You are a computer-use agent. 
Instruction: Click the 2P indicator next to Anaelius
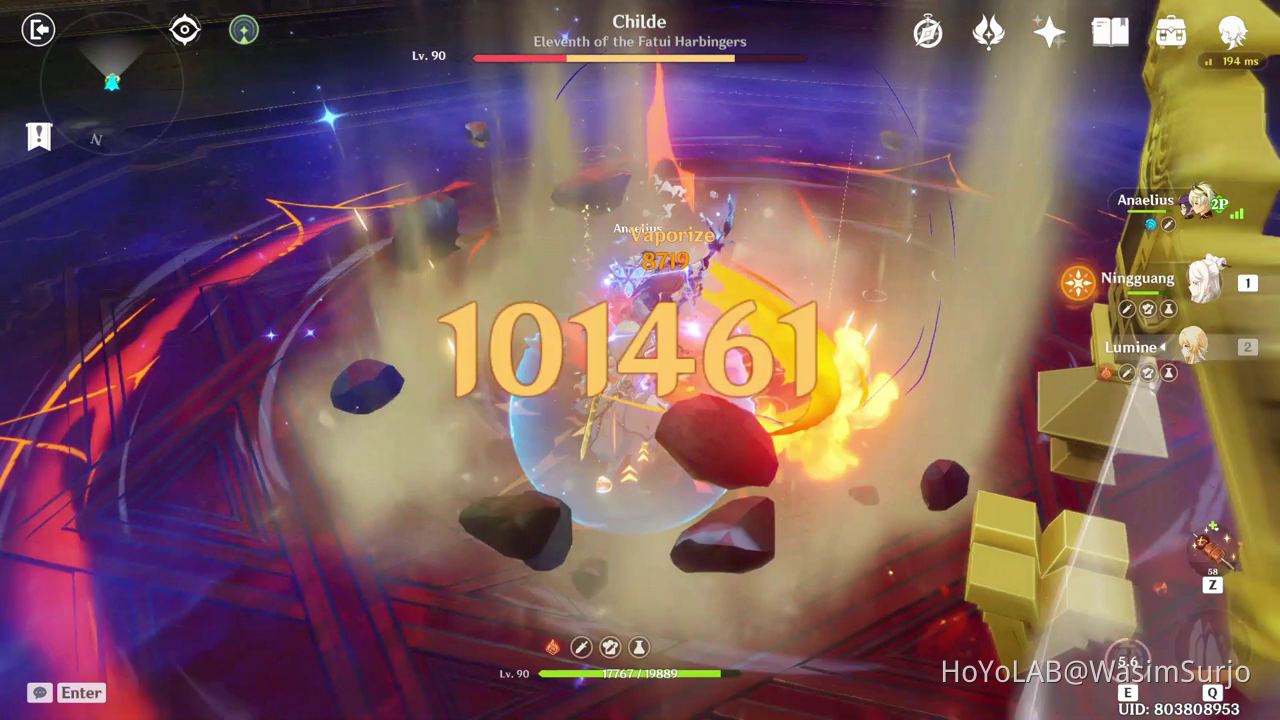[x=1219, y=201]
